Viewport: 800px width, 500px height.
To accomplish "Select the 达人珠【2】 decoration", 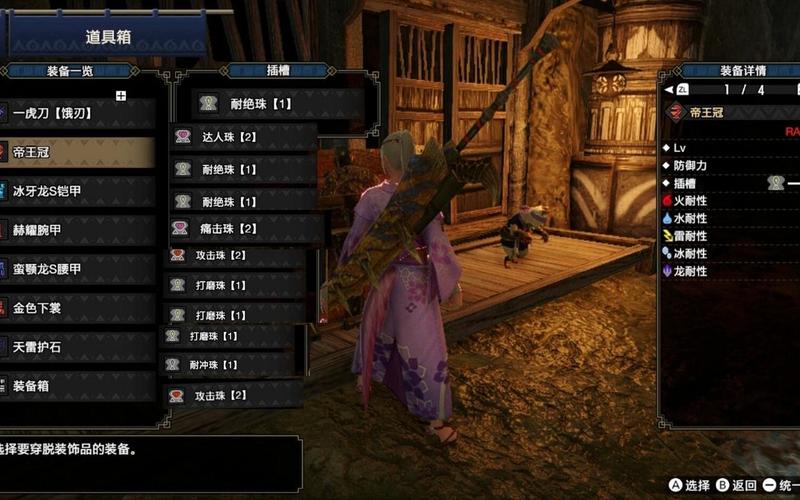I will [x=243, y=137].
